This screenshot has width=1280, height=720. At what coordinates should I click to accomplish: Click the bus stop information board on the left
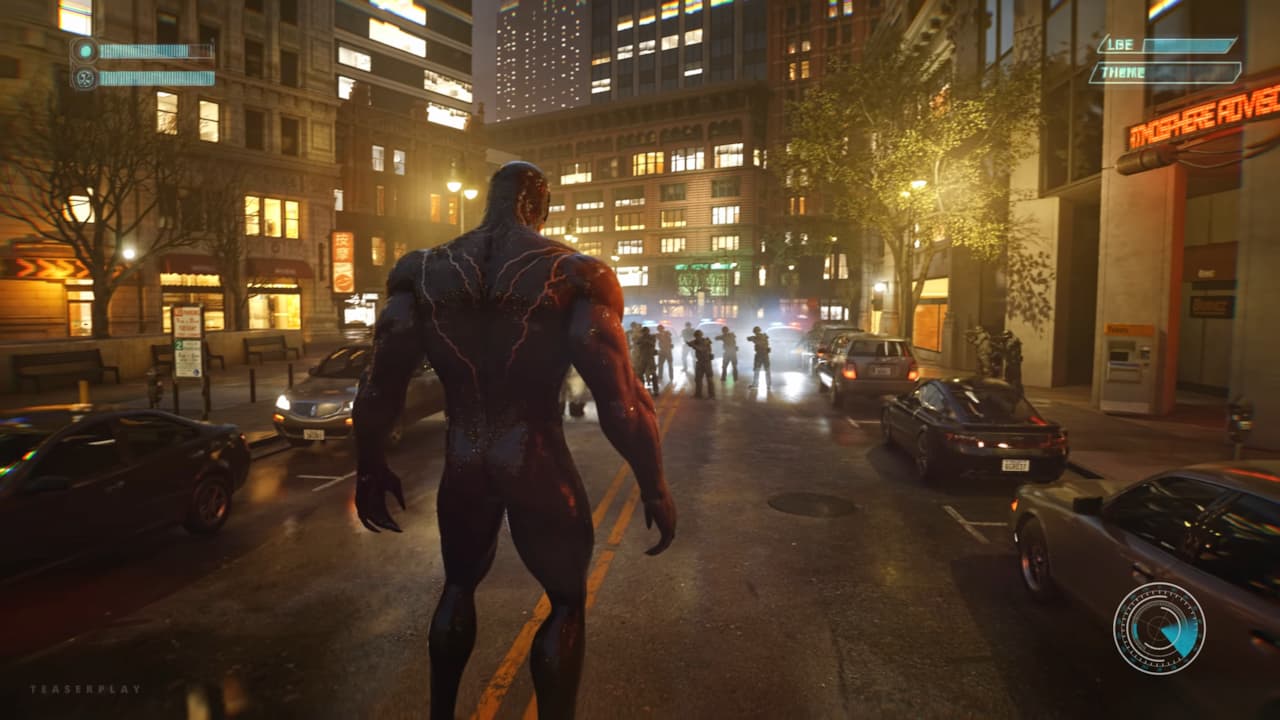pyautogui.click(x=190, y=345)
